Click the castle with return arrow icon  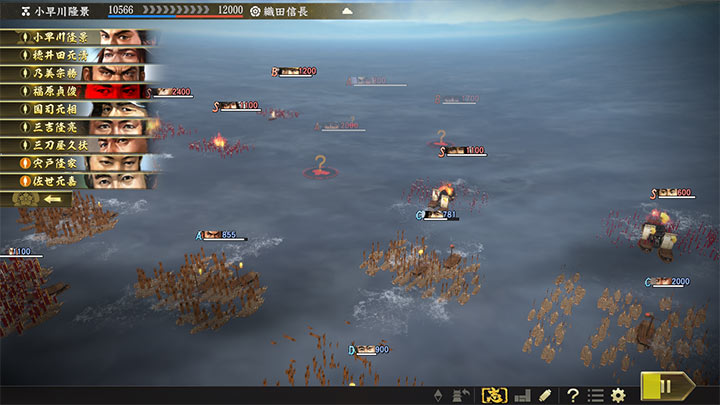462,395
